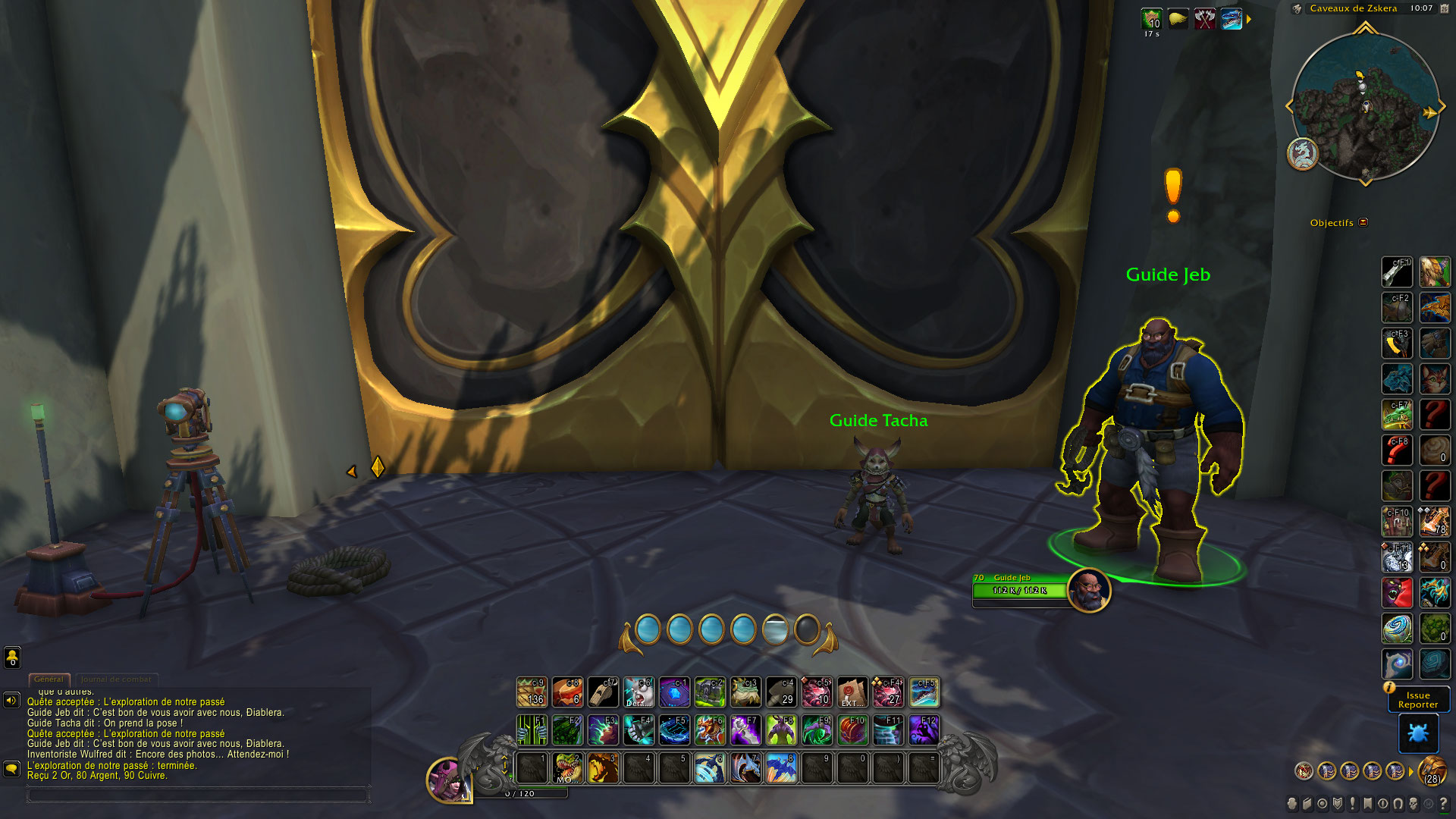Use the whistle item on the action bar

[x=603, y=692]
